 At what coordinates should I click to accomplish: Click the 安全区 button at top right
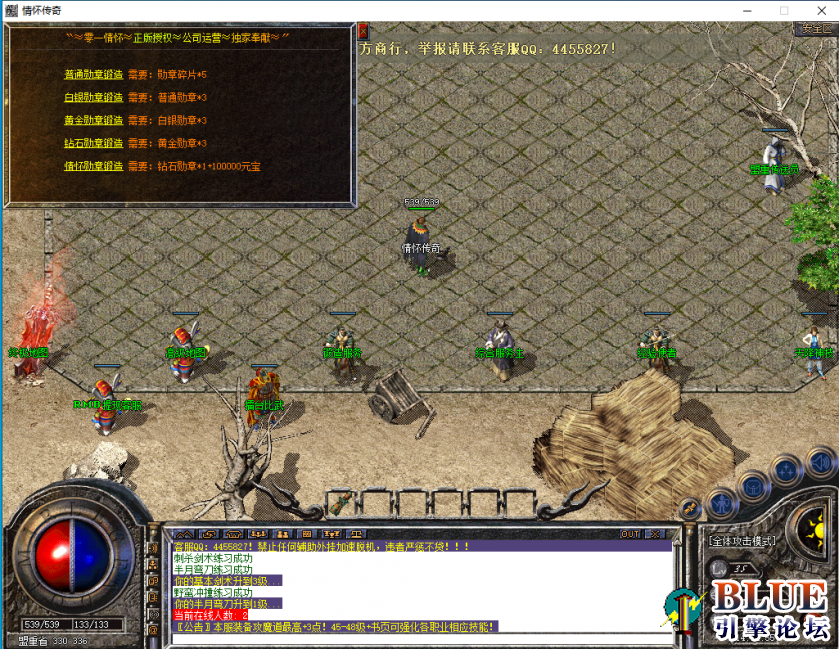[x=815, y=28]
